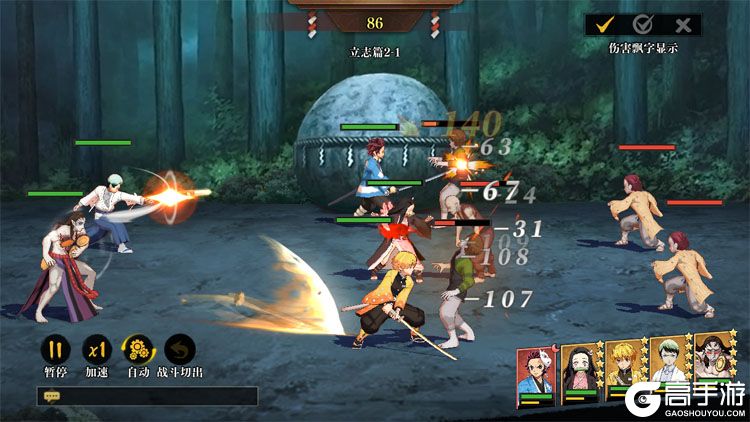Choose the circled checkmark damage display option
Image resolution: width=750 pixels, height=422 pixels.
tap(644, 25)
